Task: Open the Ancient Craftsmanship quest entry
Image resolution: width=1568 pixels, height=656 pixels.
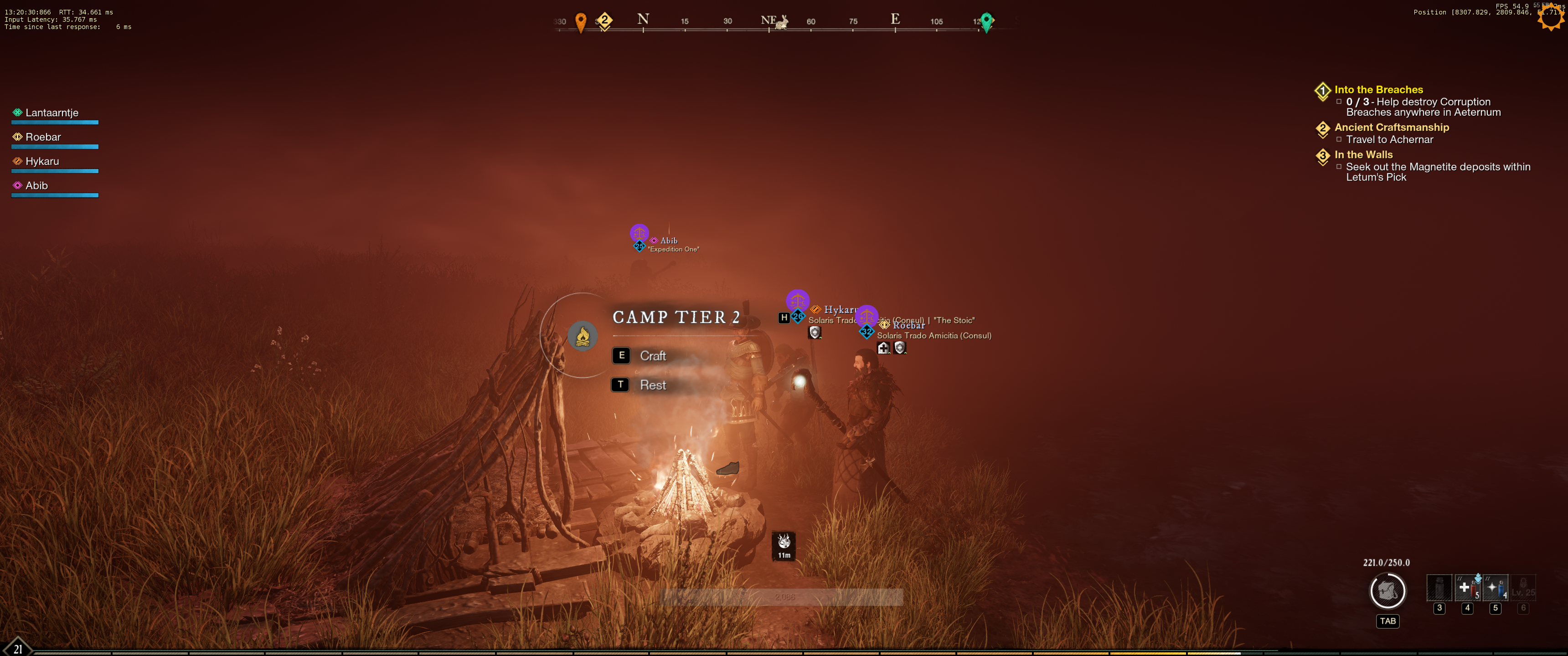Action: tap(1392, 128)
